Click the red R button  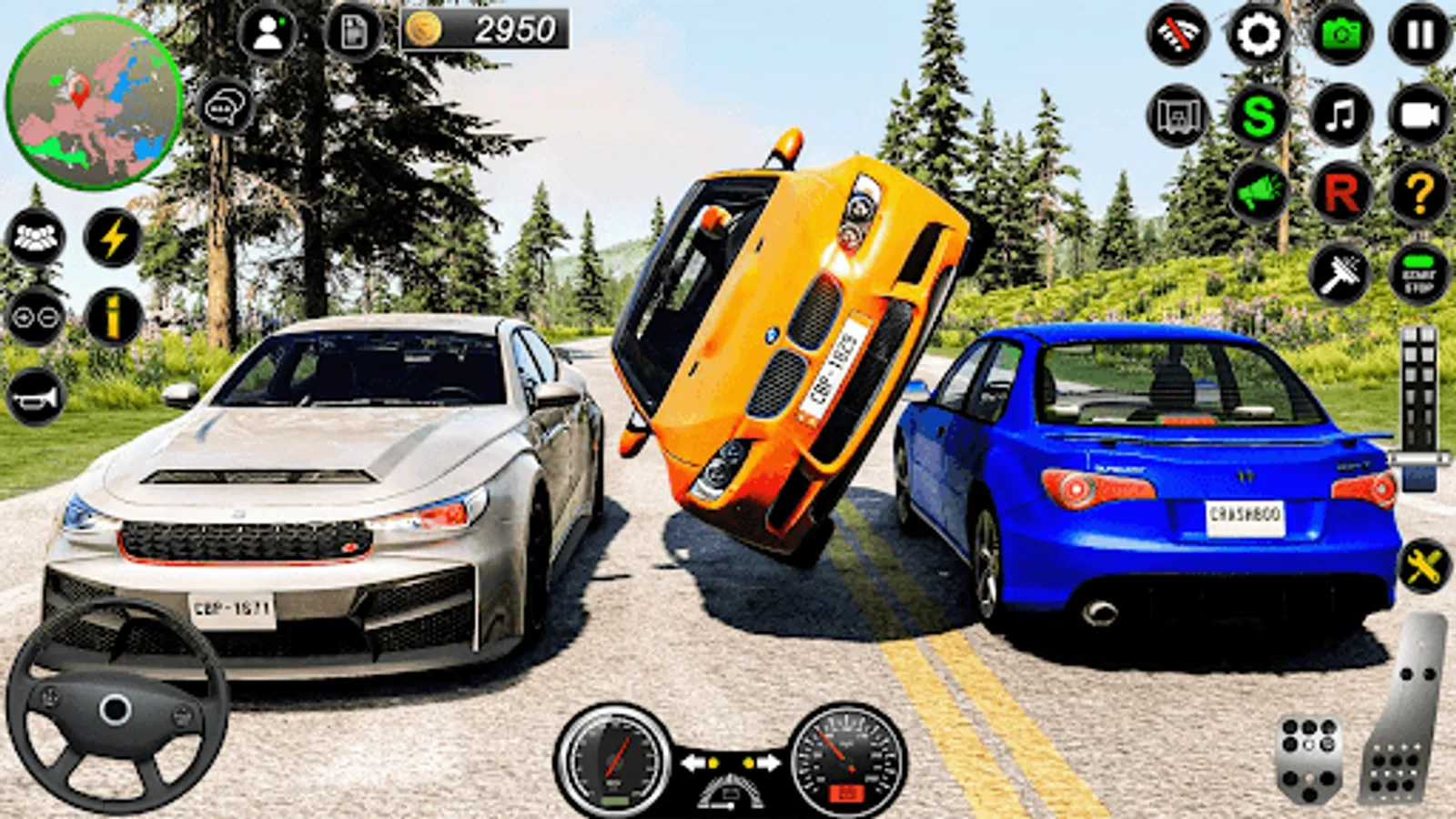1340,193
